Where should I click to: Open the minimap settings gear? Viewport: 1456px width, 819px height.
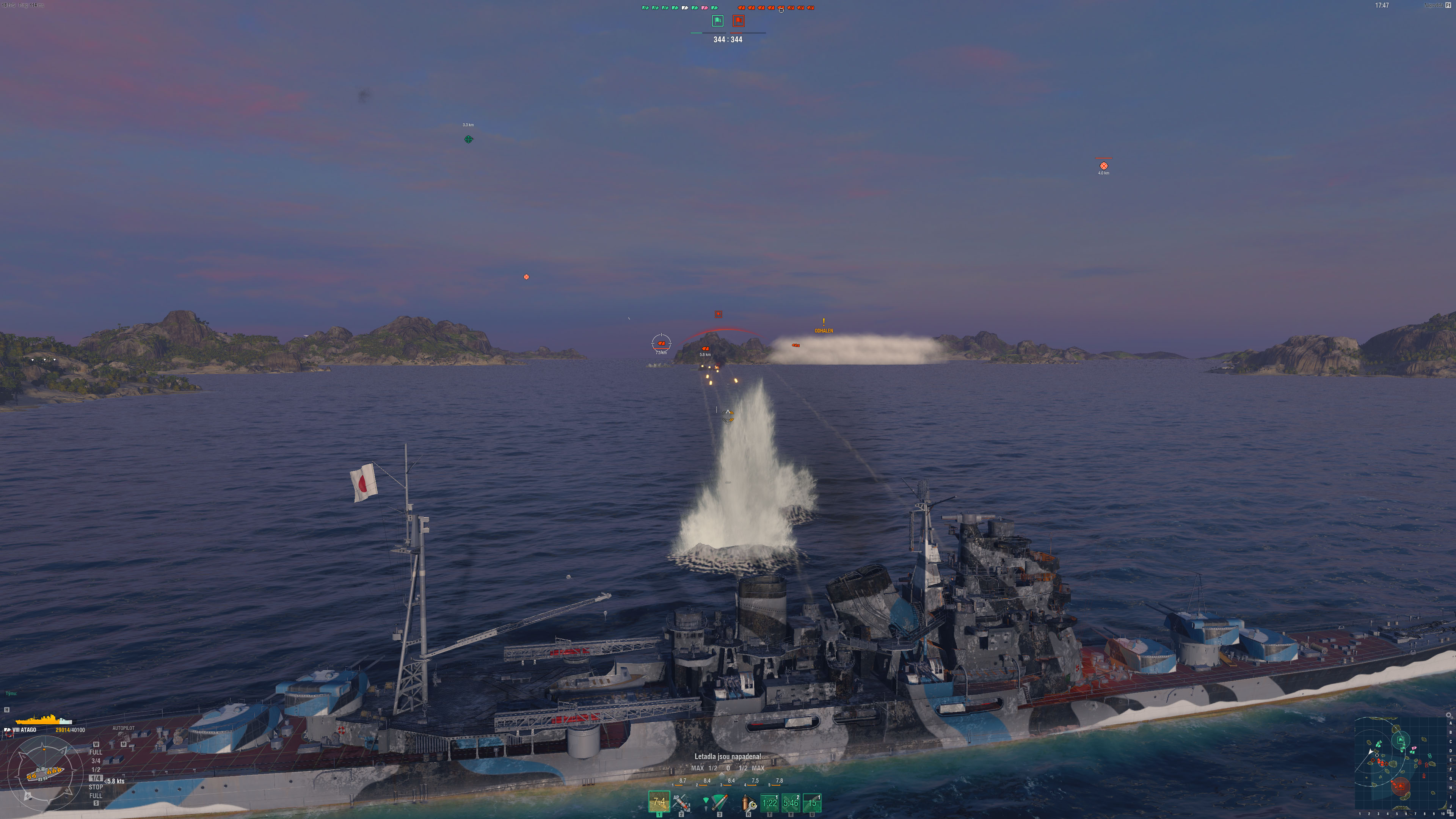coord(1448,715)
